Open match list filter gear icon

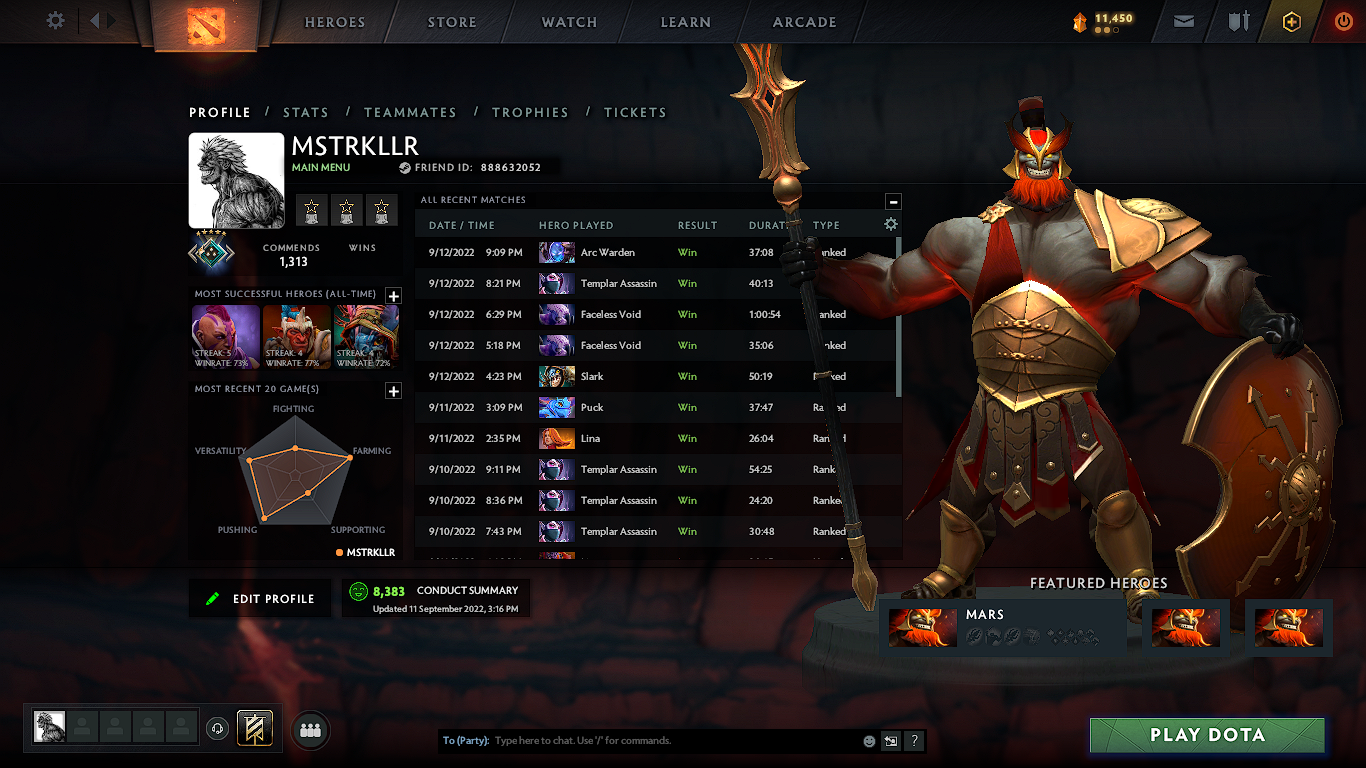click(x=890, y=226)
